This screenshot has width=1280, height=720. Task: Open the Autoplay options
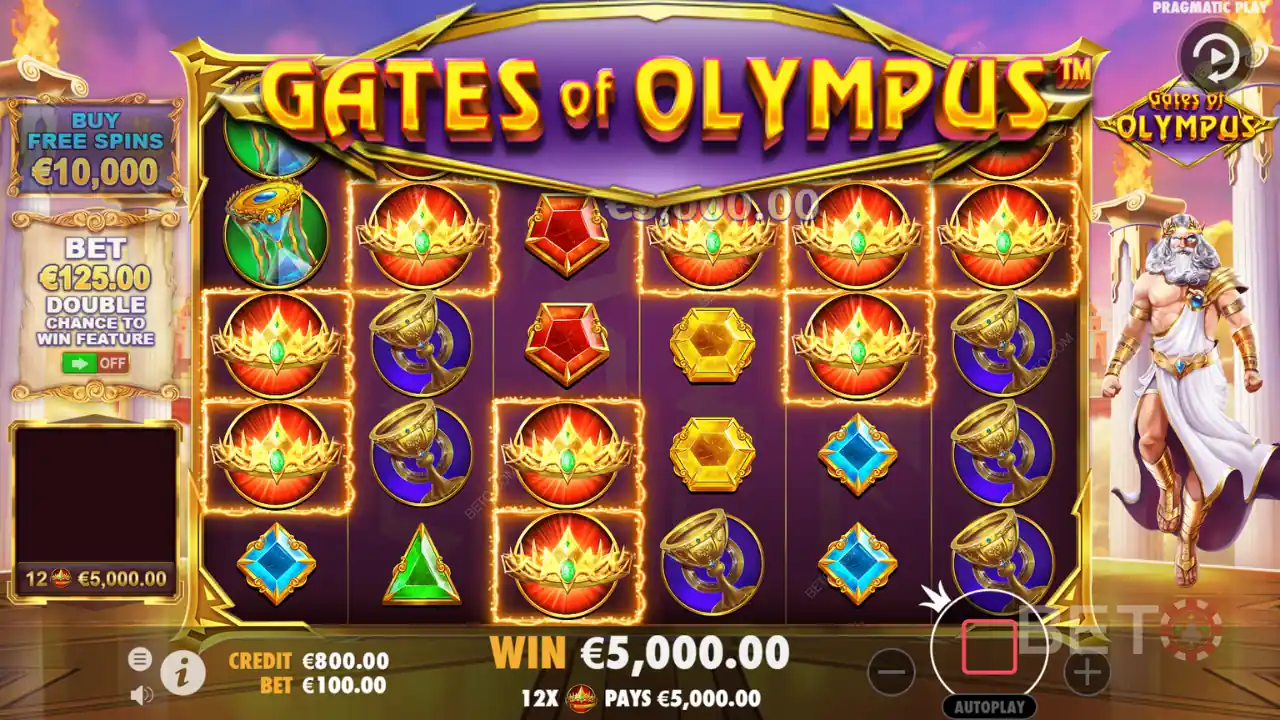click(988, 705)
